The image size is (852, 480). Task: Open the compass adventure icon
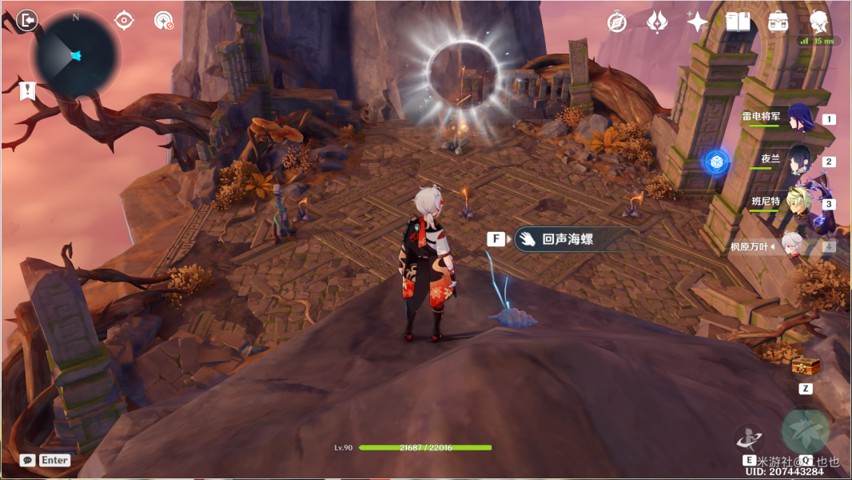617,22
